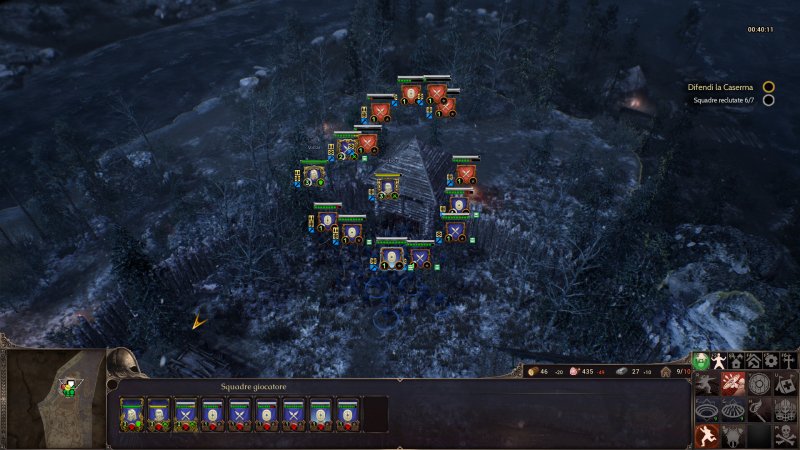Select the yellow-framed squad marker at the barracks
This screenshot has height=450, width=800.
coord(387,186)
